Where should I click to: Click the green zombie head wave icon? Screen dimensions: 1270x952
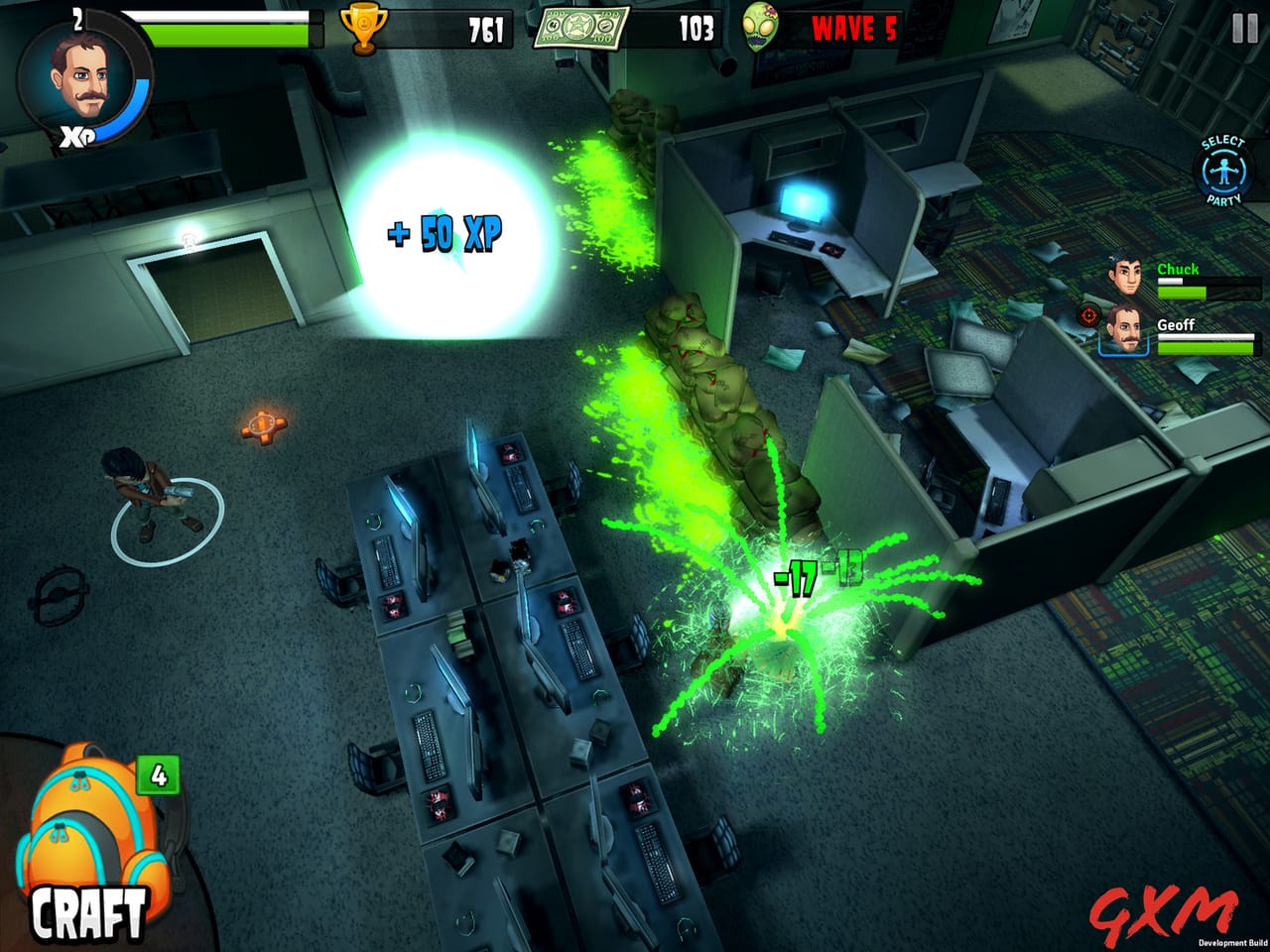tap(757, 25)
